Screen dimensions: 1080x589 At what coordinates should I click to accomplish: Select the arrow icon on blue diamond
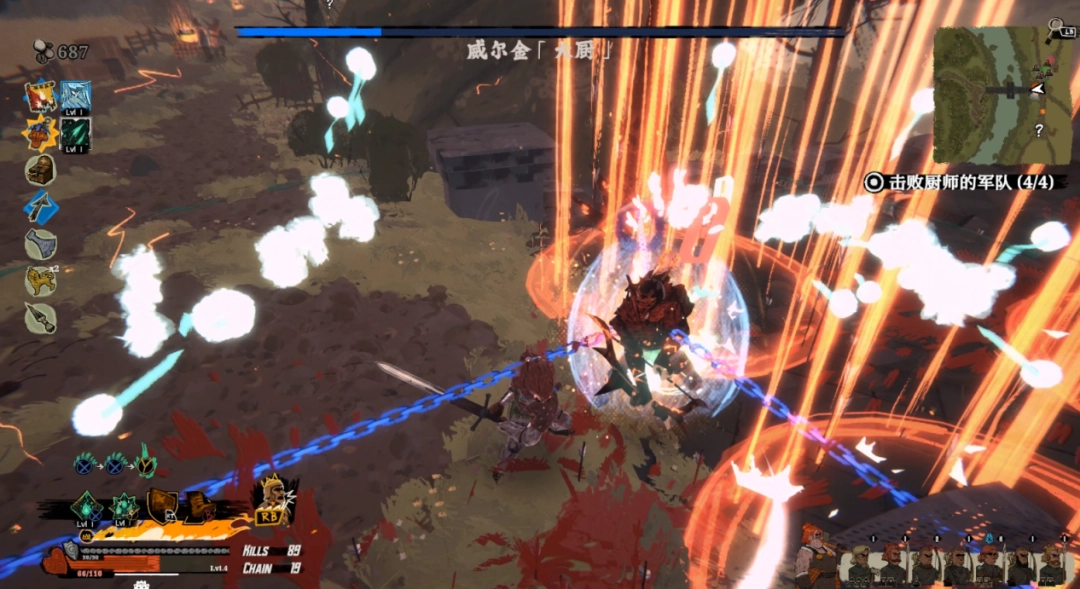click(41, 208)
